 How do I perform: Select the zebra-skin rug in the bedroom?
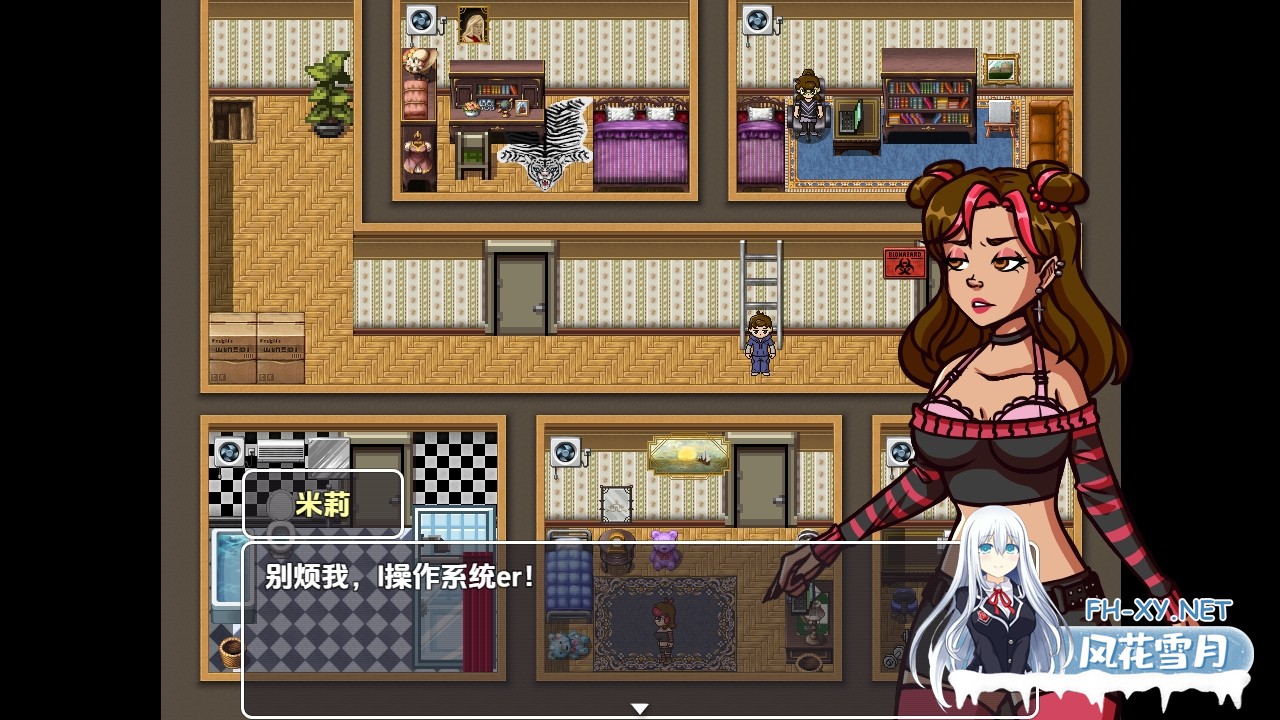545,145
